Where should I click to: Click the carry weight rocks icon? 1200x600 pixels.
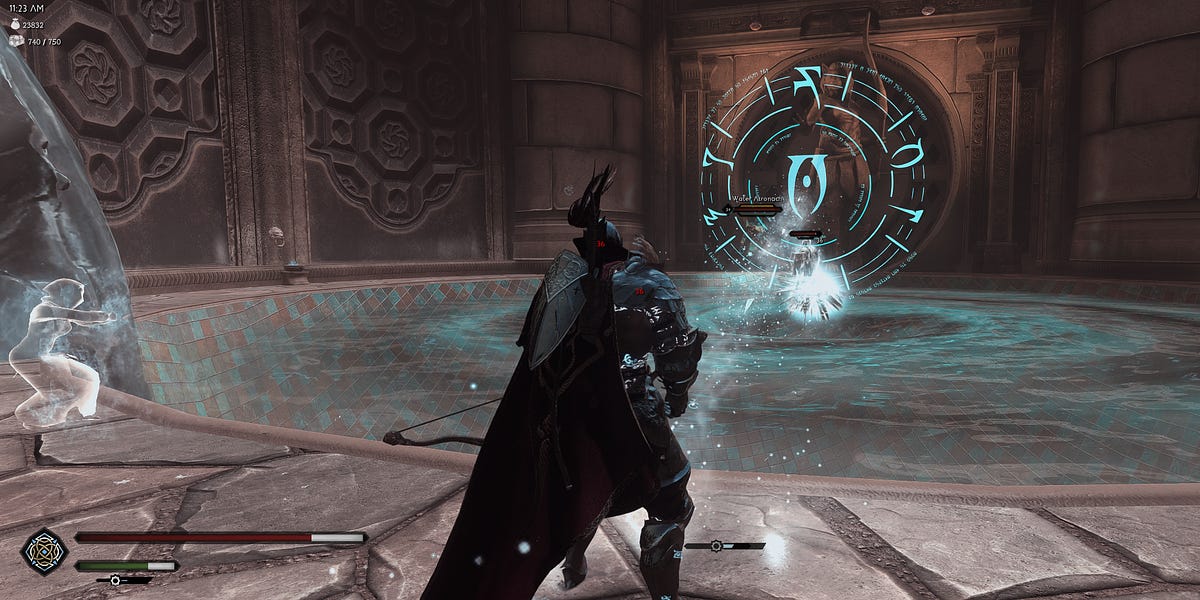(14, 43)
